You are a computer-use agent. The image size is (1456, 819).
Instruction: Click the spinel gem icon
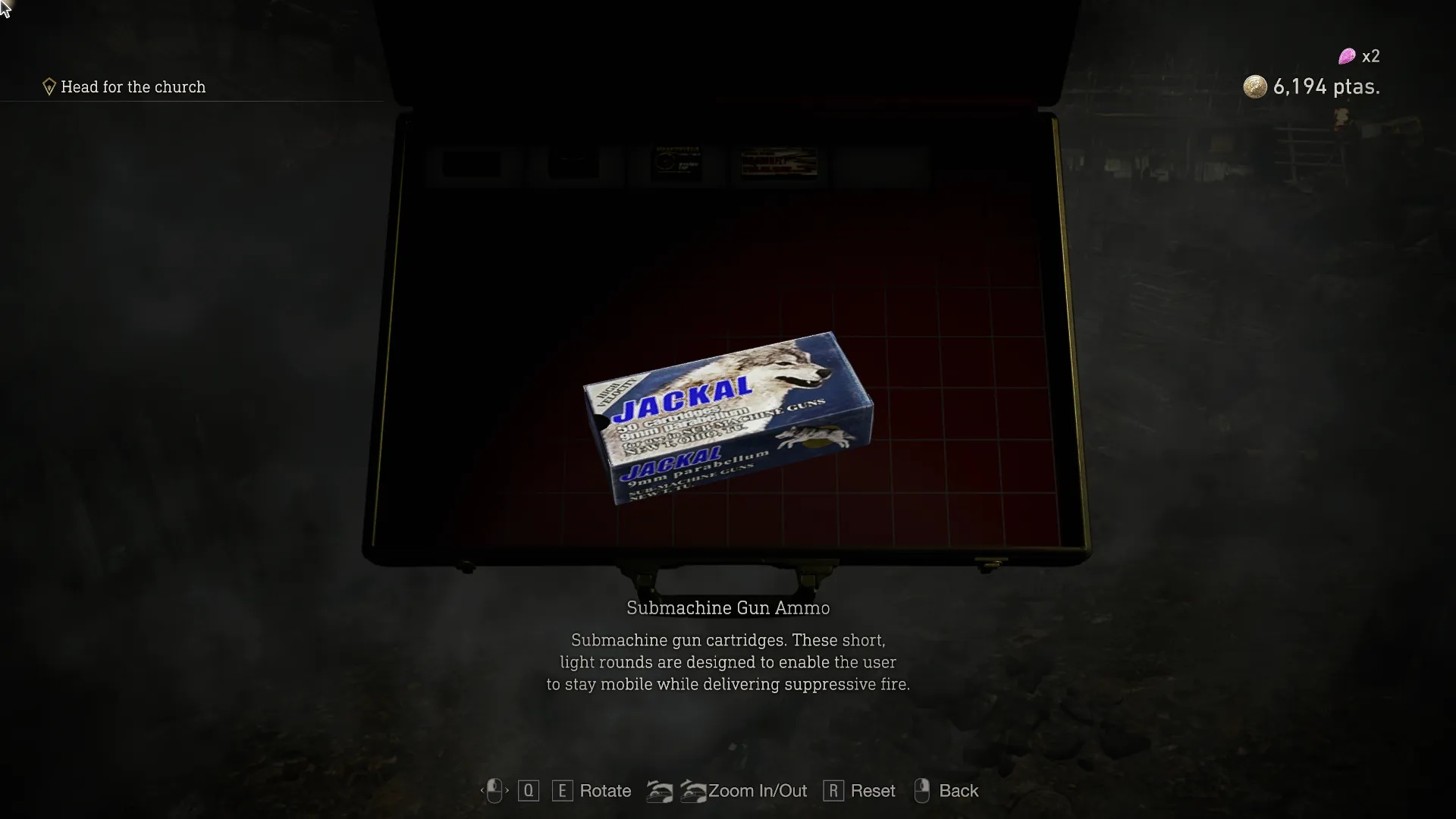[x=1348, y=55]
